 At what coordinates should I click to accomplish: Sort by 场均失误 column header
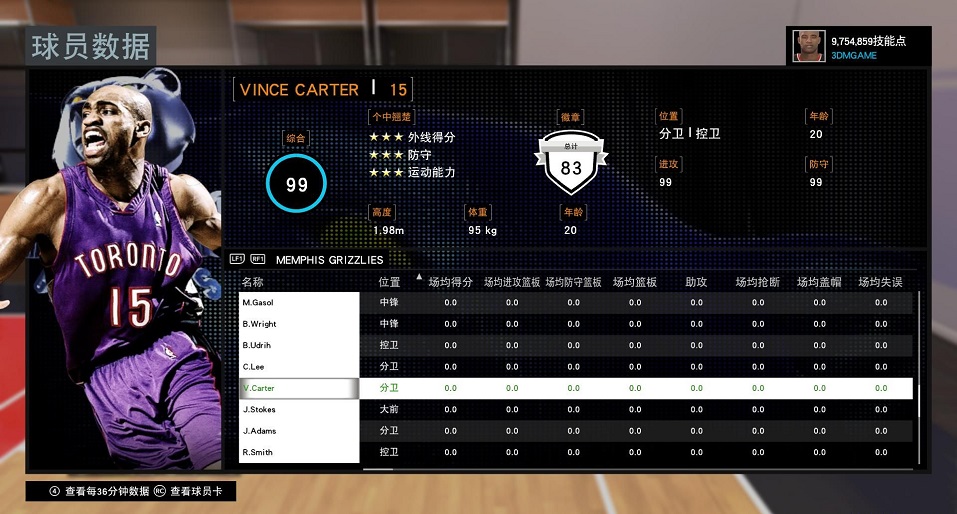pos(880,282)
